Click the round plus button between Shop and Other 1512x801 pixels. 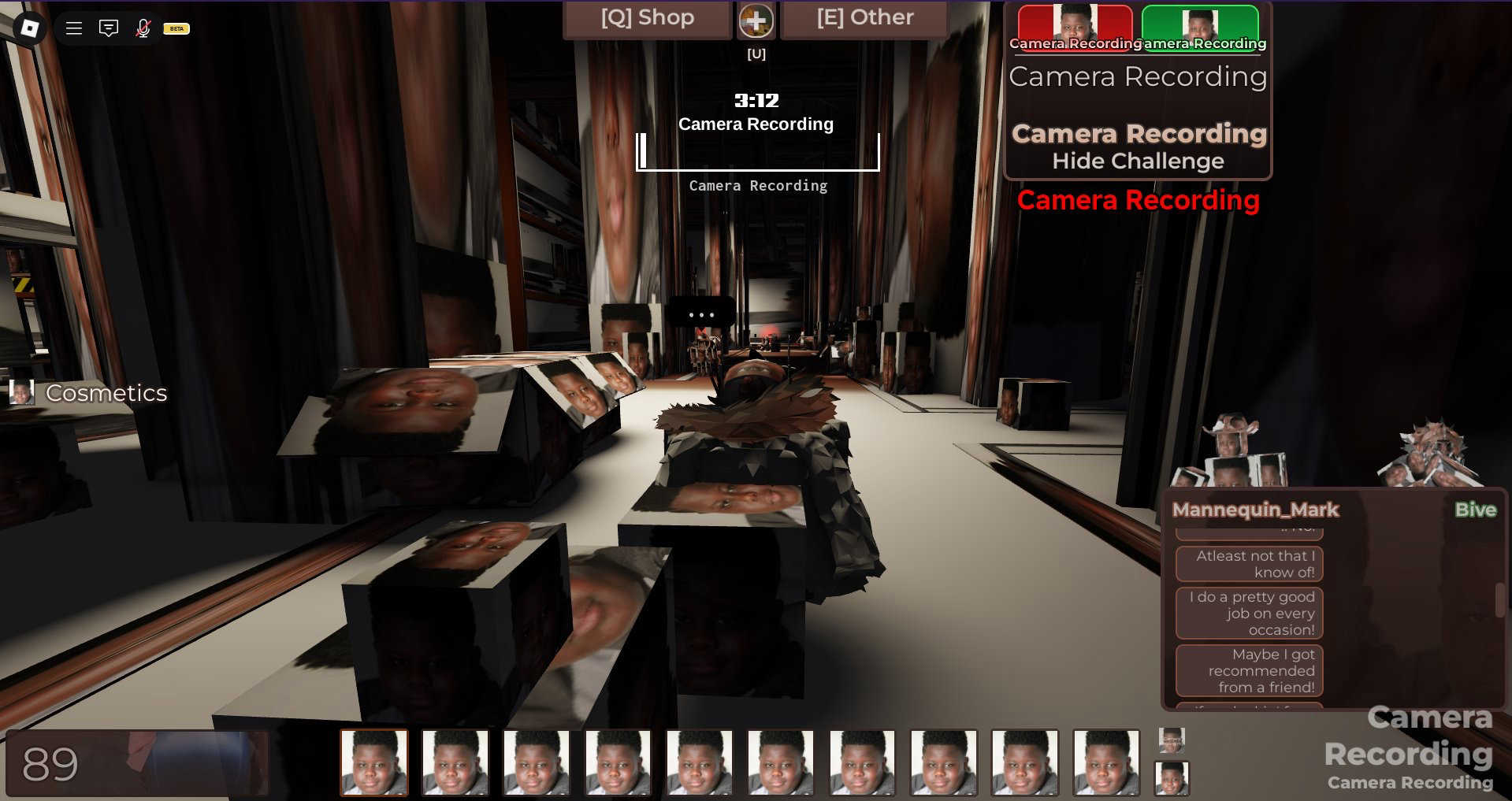[756, 20]
